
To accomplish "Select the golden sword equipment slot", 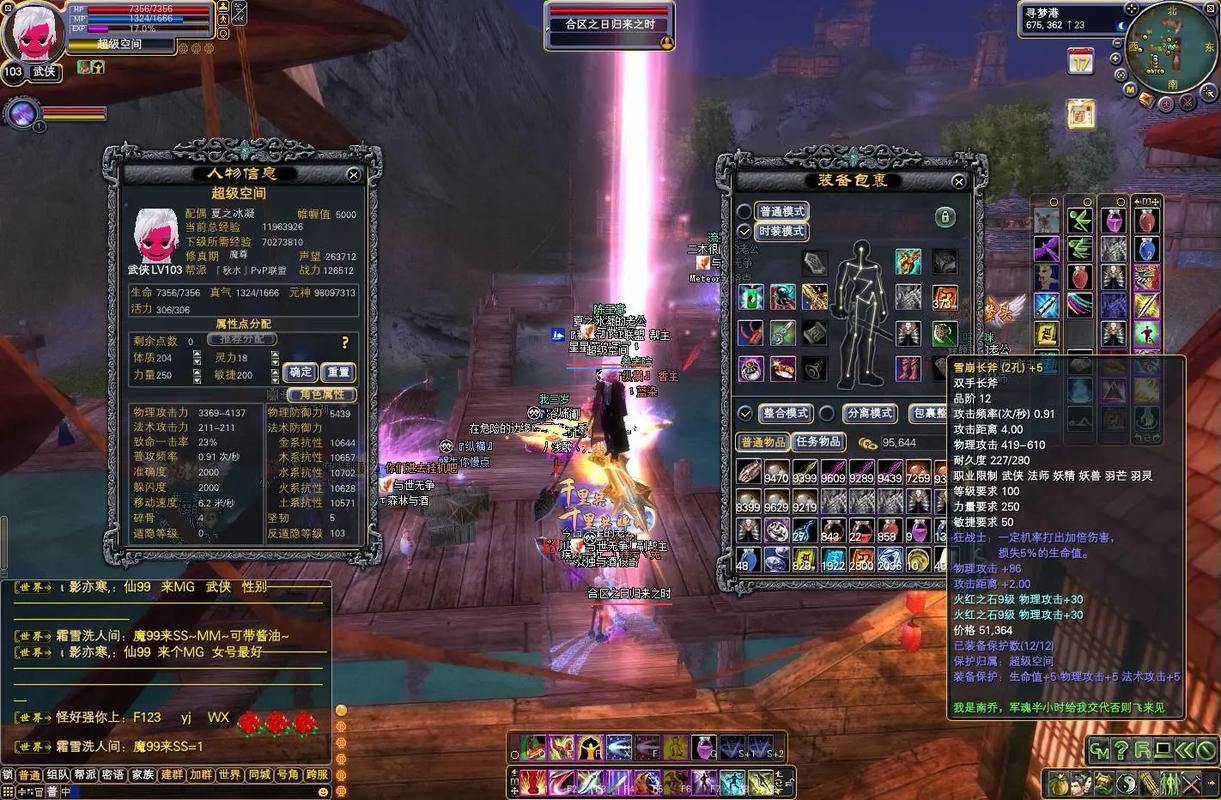I will pyautogui.click(x=815, y=296).
